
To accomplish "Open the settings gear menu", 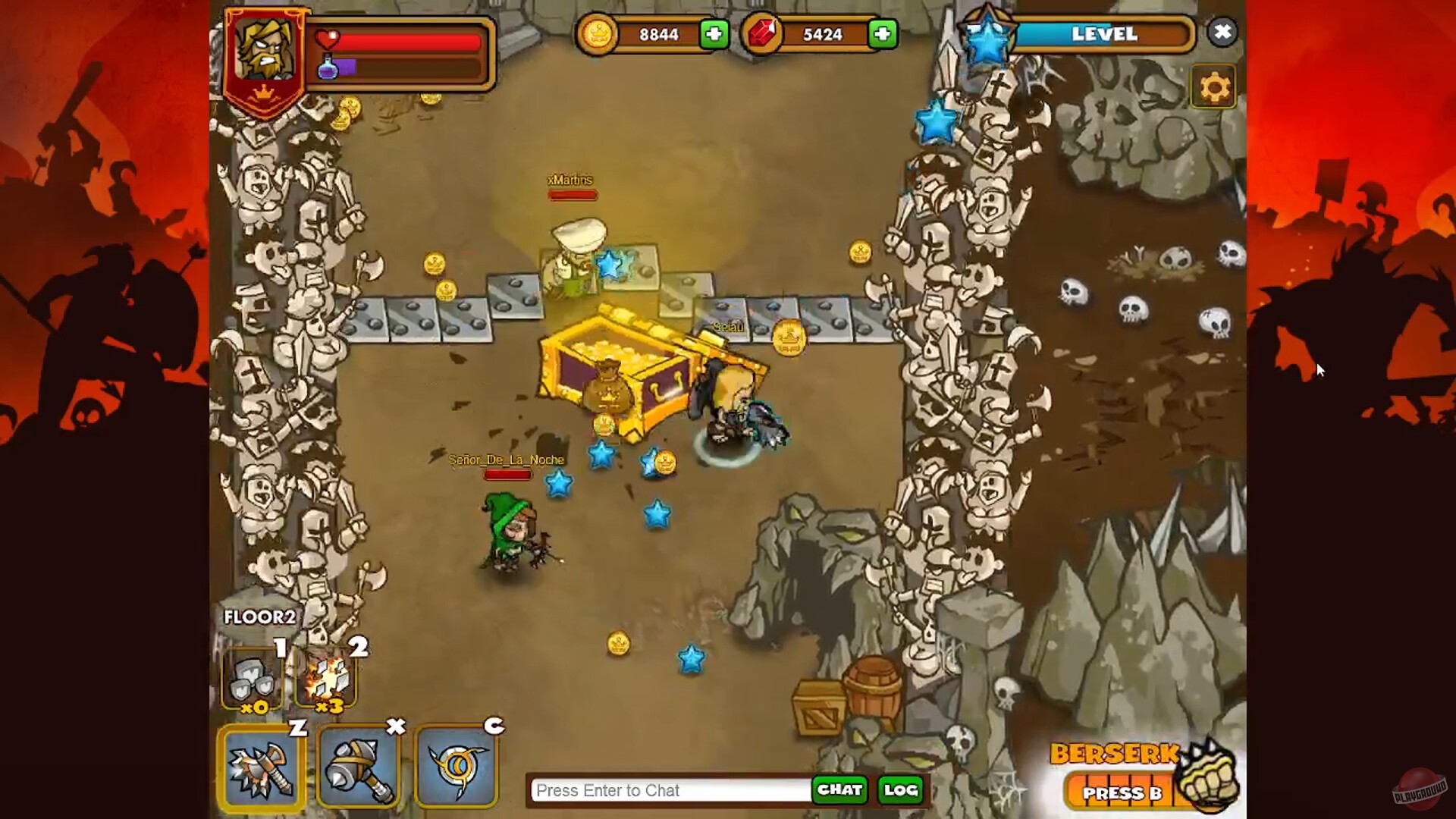I will 1214,86.
